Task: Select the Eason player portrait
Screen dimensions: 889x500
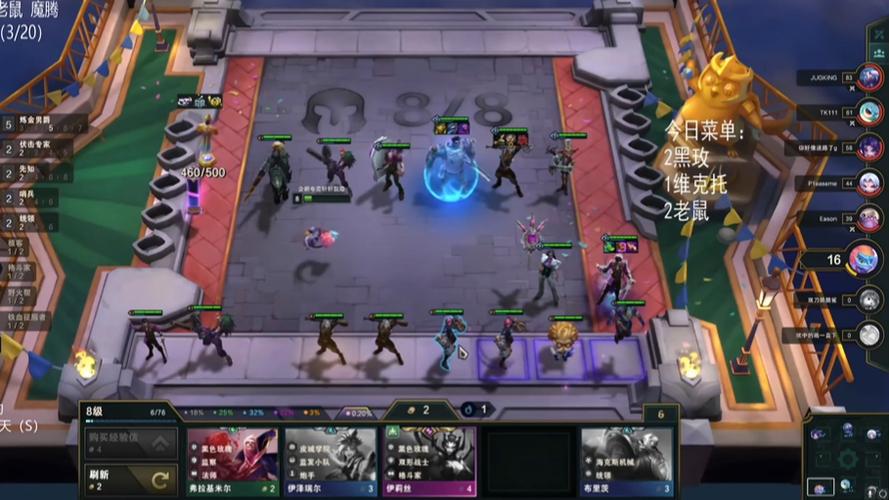Action: click(x=868, y=219)
